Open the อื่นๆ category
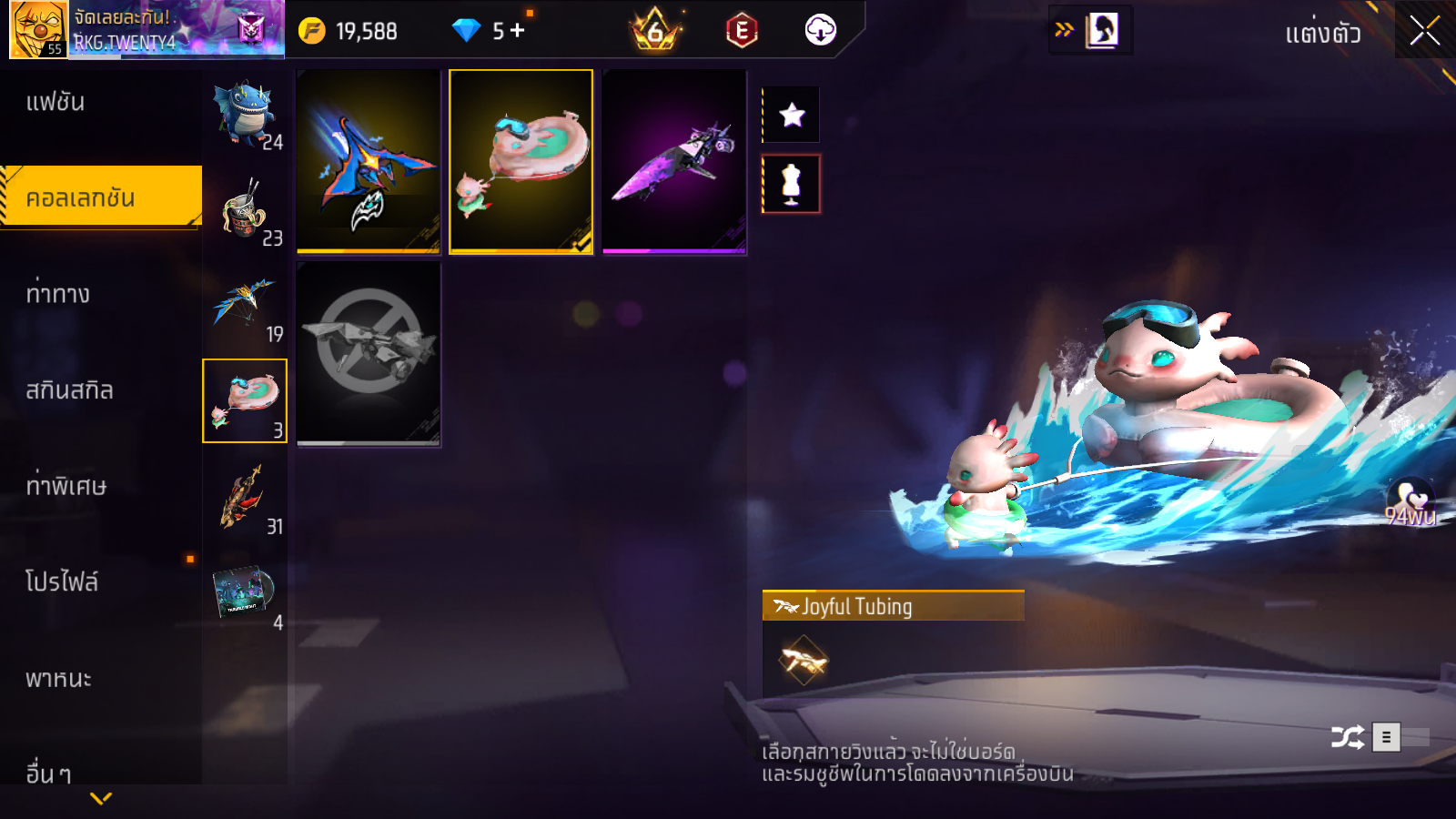The width and height of the screenshot is (1456, 819). [49, 773]
